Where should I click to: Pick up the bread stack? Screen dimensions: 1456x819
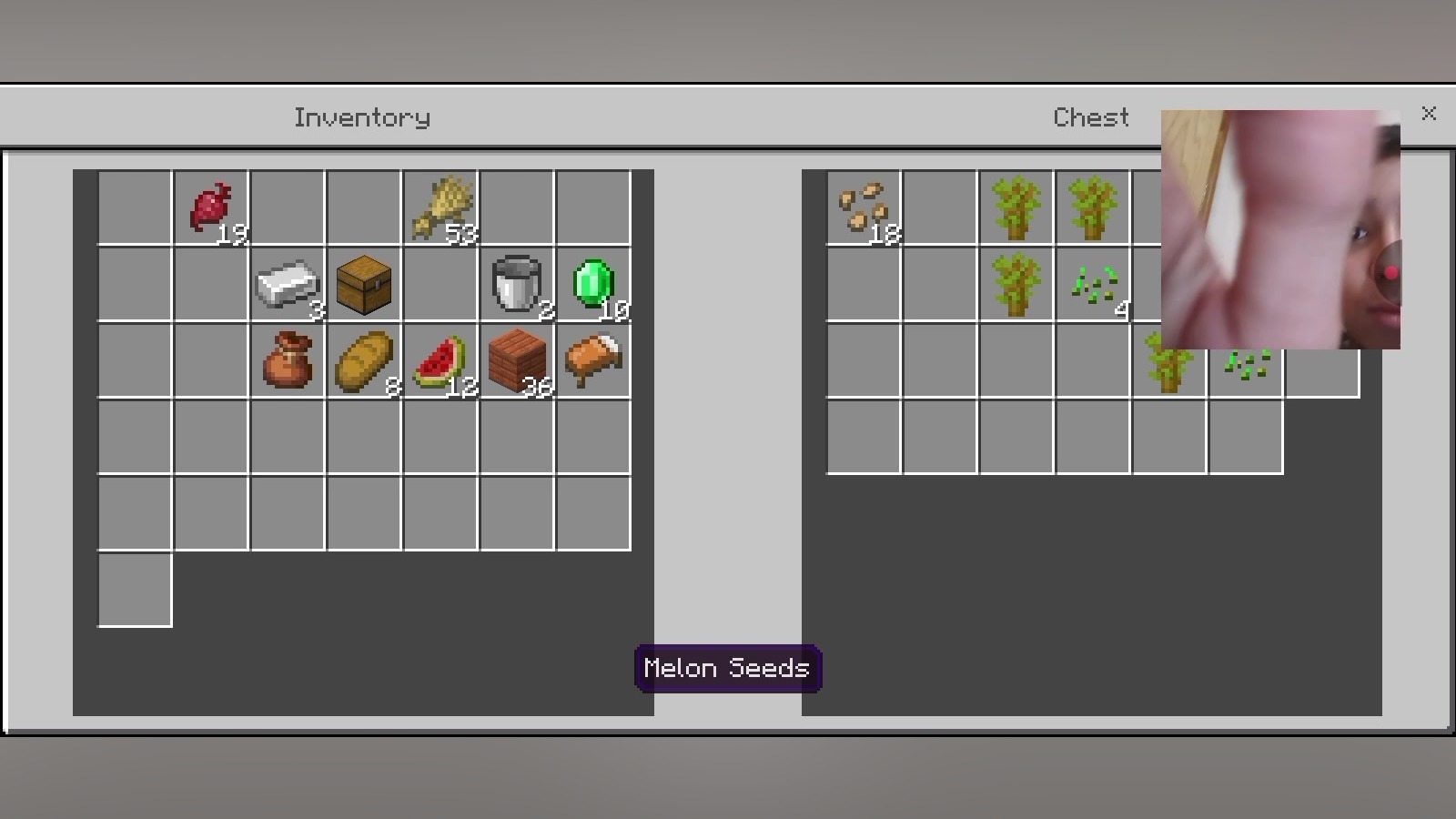pyautogui.click(x=364, y=361)
